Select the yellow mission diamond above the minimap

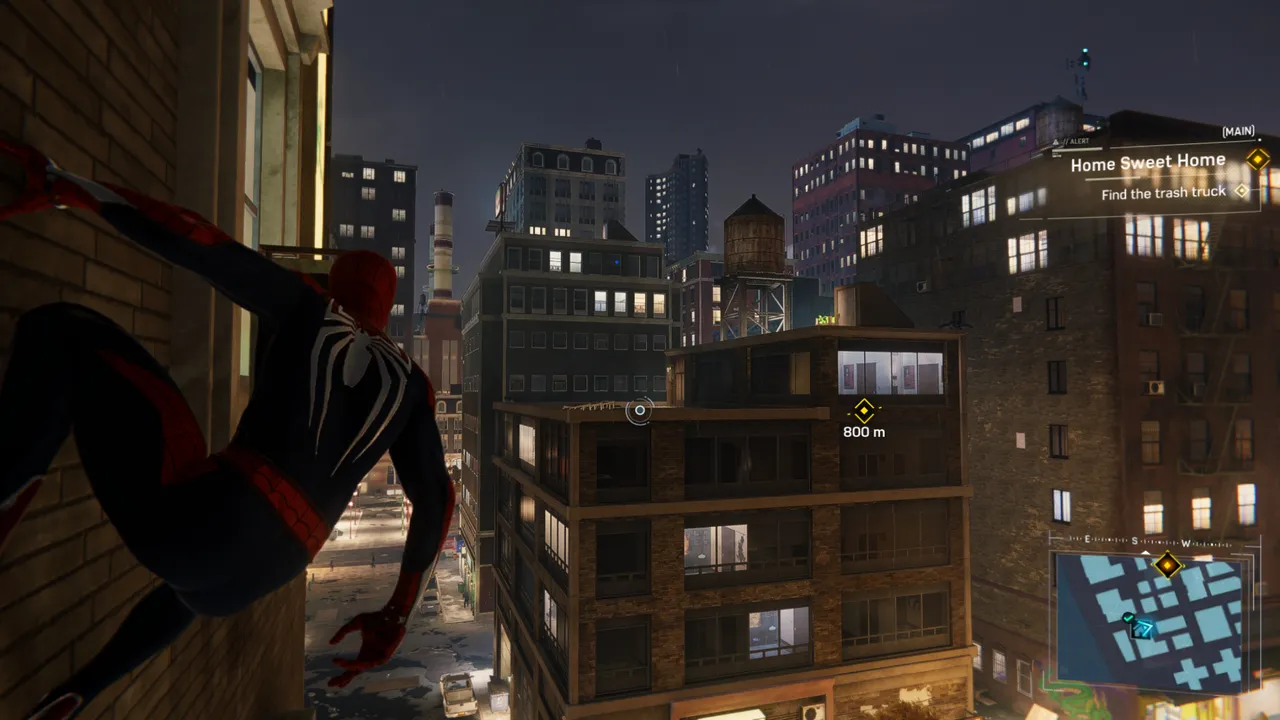click(x=1167, y=566)
